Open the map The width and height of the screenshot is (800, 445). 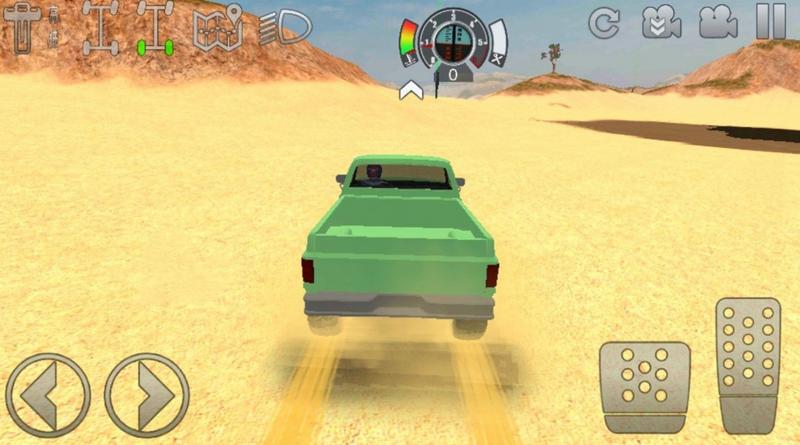[x=219, y=27]
